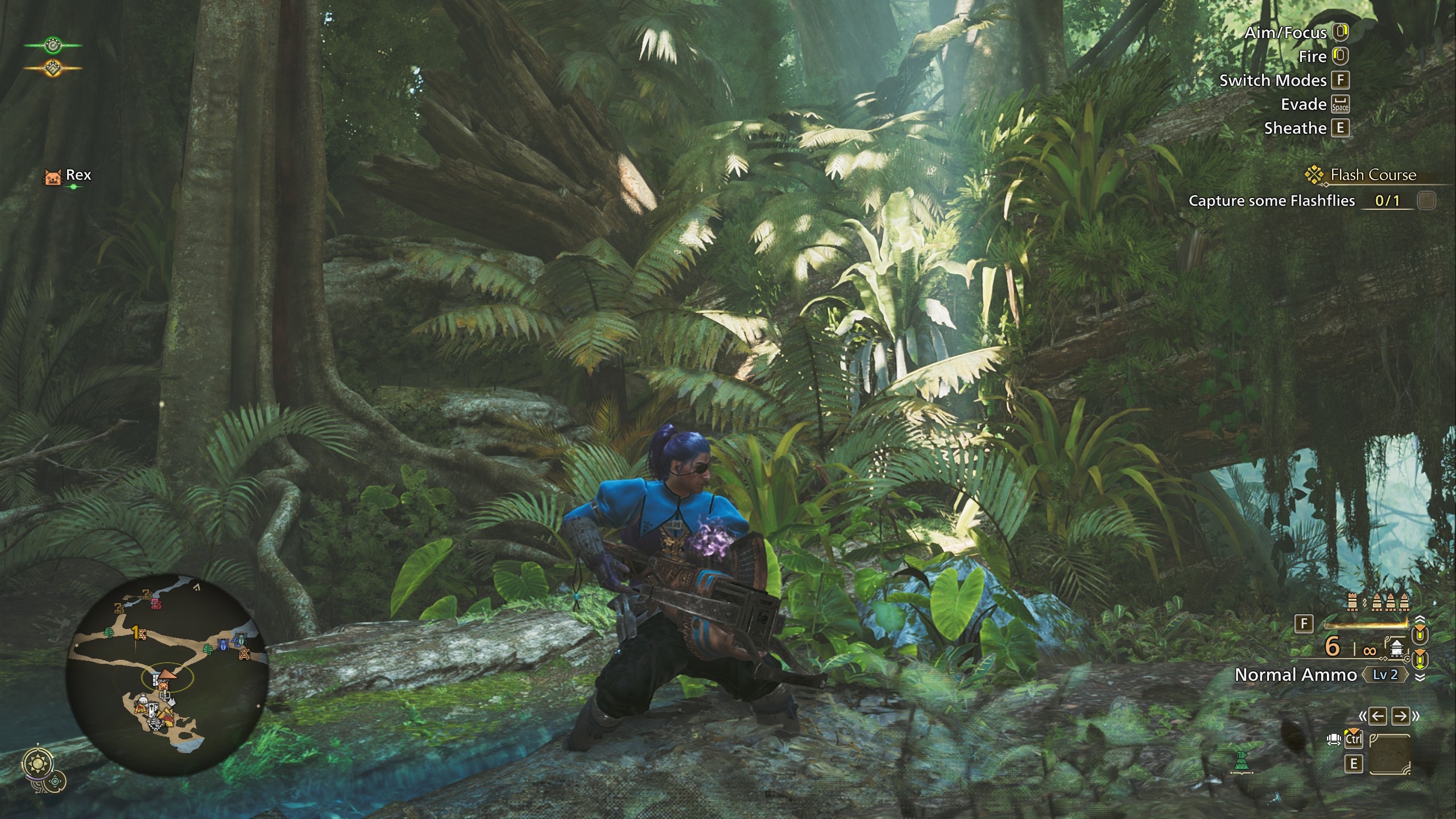Click the environment indicator beside the sun

tap(55, 781)
